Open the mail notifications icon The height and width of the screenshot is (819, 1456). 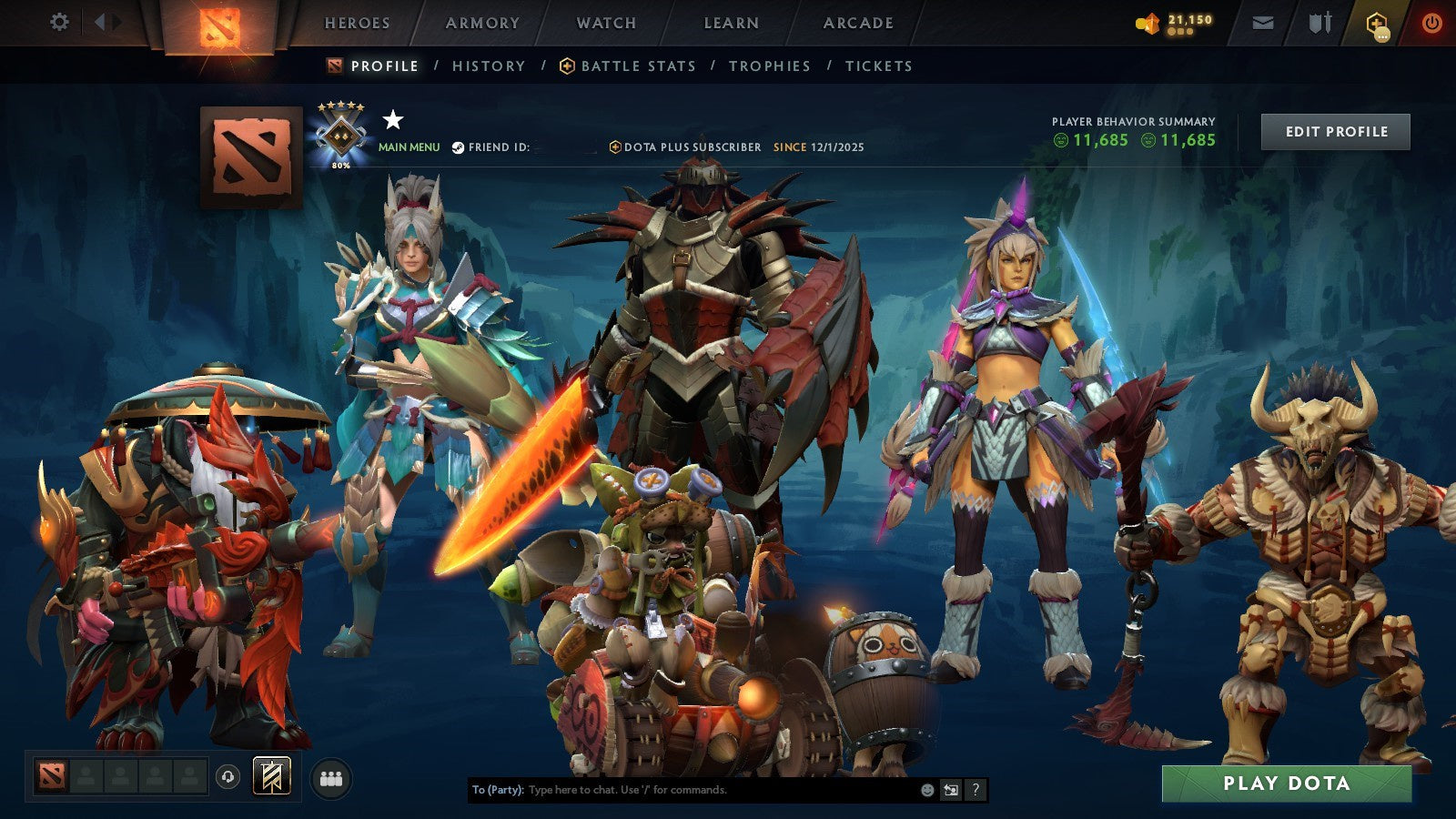pyautogui.click(x=1263, y=23)
